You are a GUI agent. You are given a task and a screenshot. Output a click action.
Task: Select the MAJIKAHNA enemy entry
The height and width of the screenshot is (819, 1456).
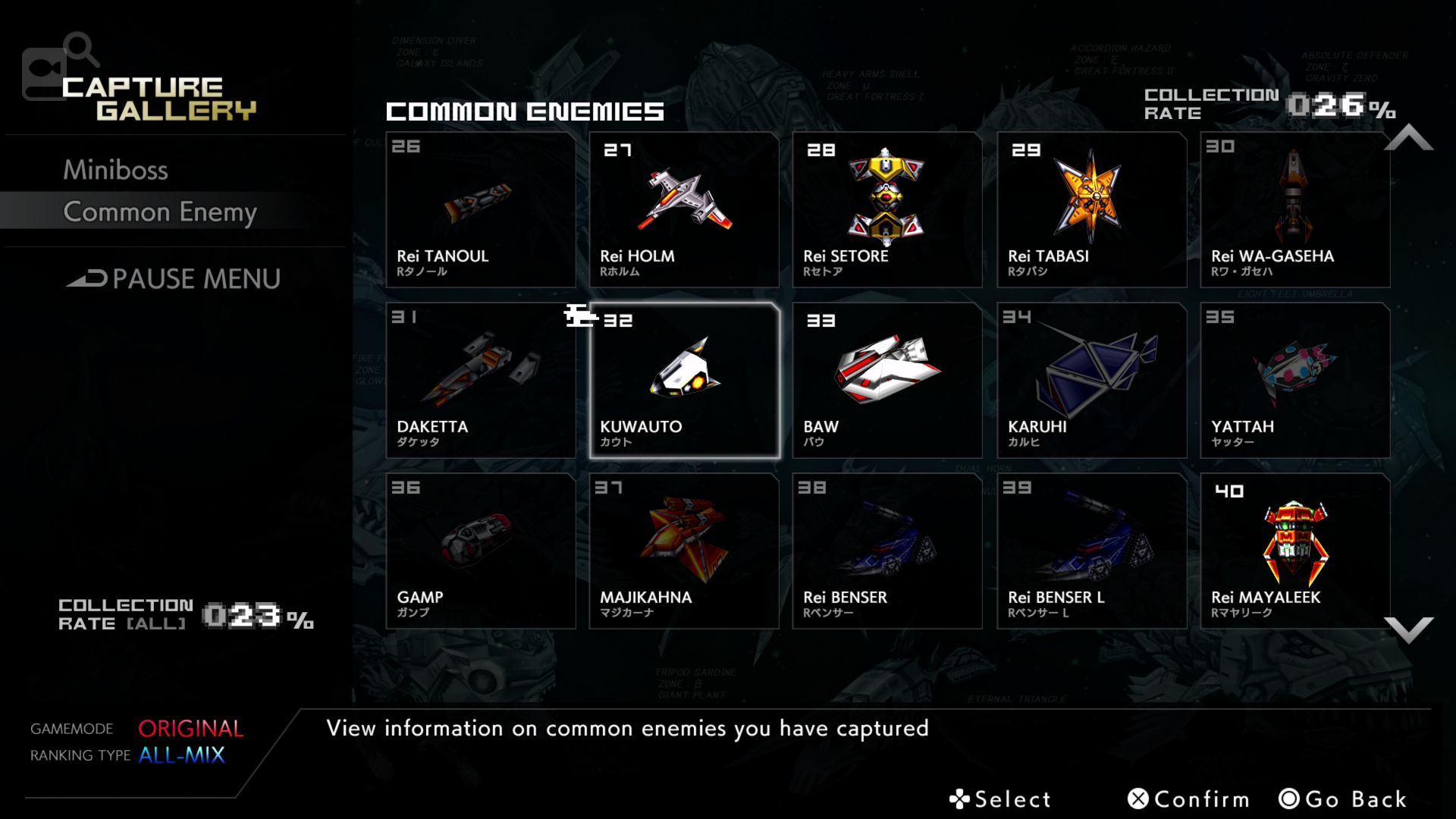[684, 551]
